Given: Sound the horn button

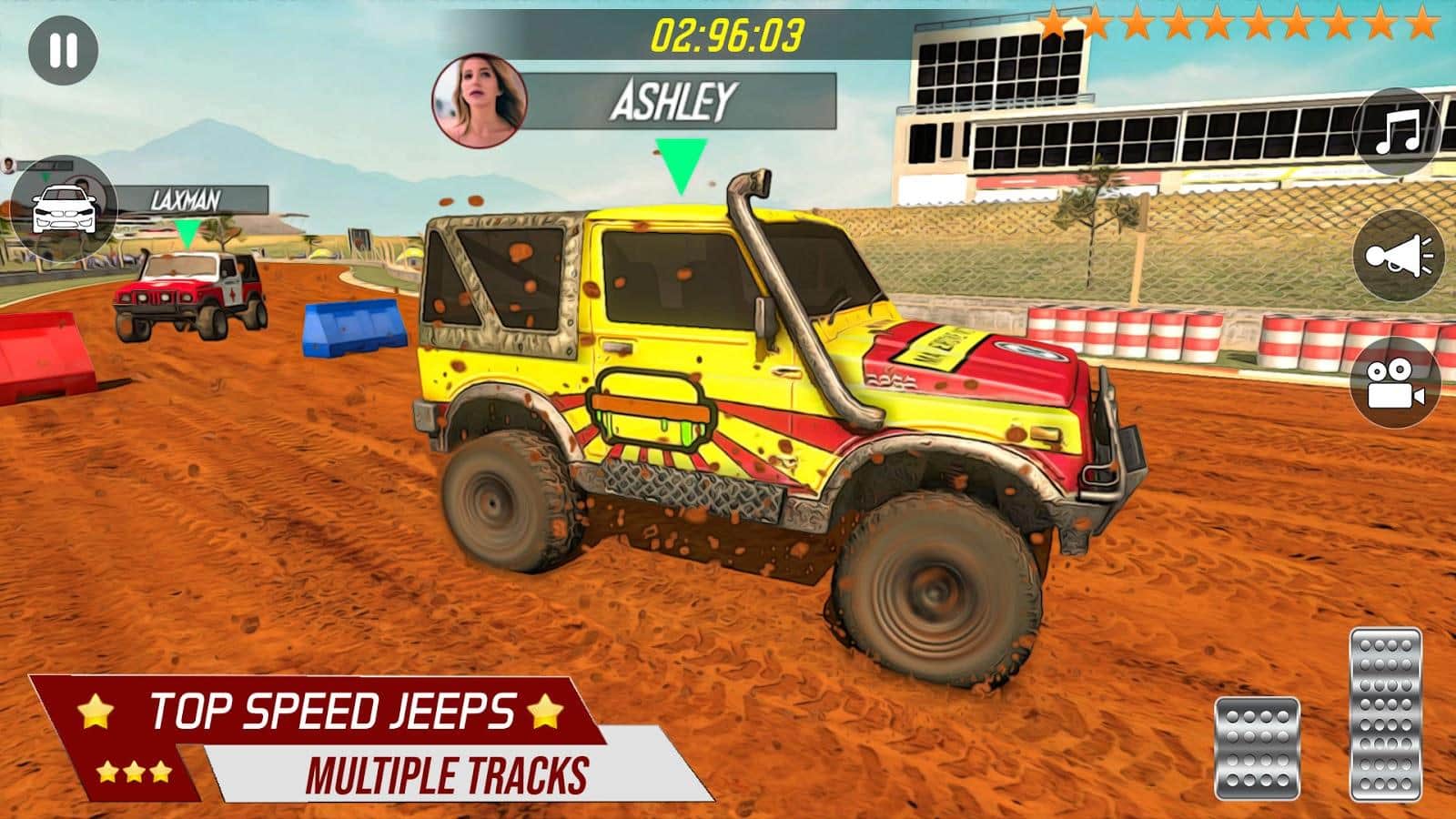Looking at the screenshot, I should tap(1398, 256).
